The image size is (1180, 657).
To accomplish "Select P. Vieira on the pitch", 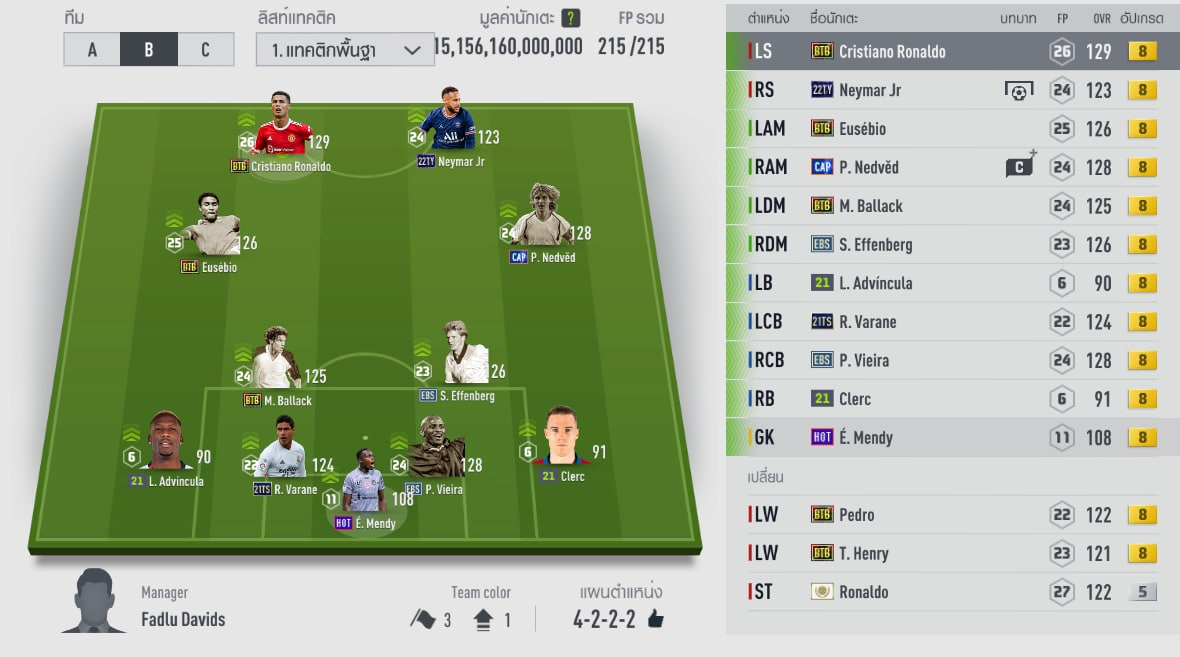I will click(436, 450).
